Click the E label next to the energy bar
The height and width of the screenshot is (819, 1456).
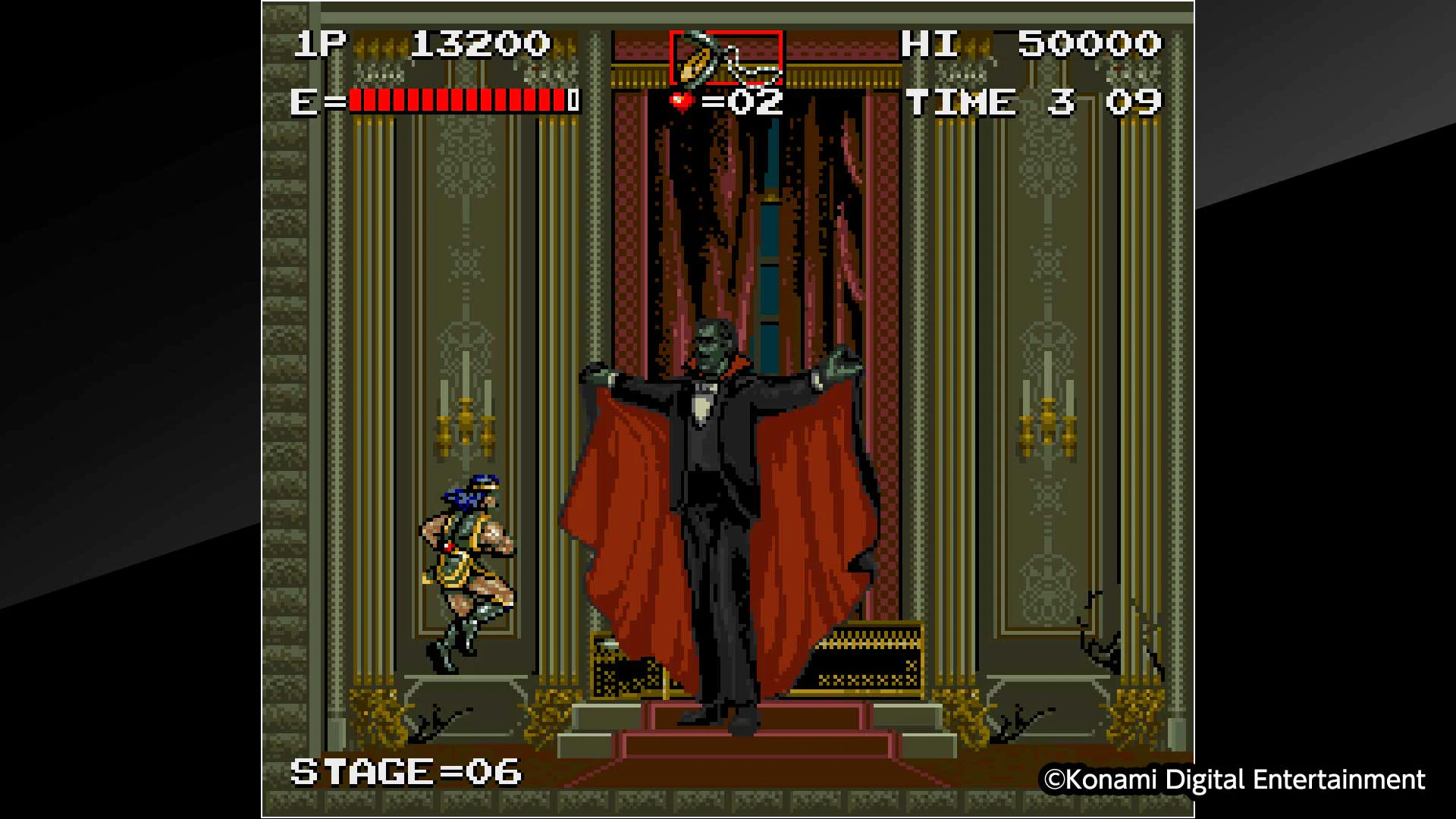(303, 100)
